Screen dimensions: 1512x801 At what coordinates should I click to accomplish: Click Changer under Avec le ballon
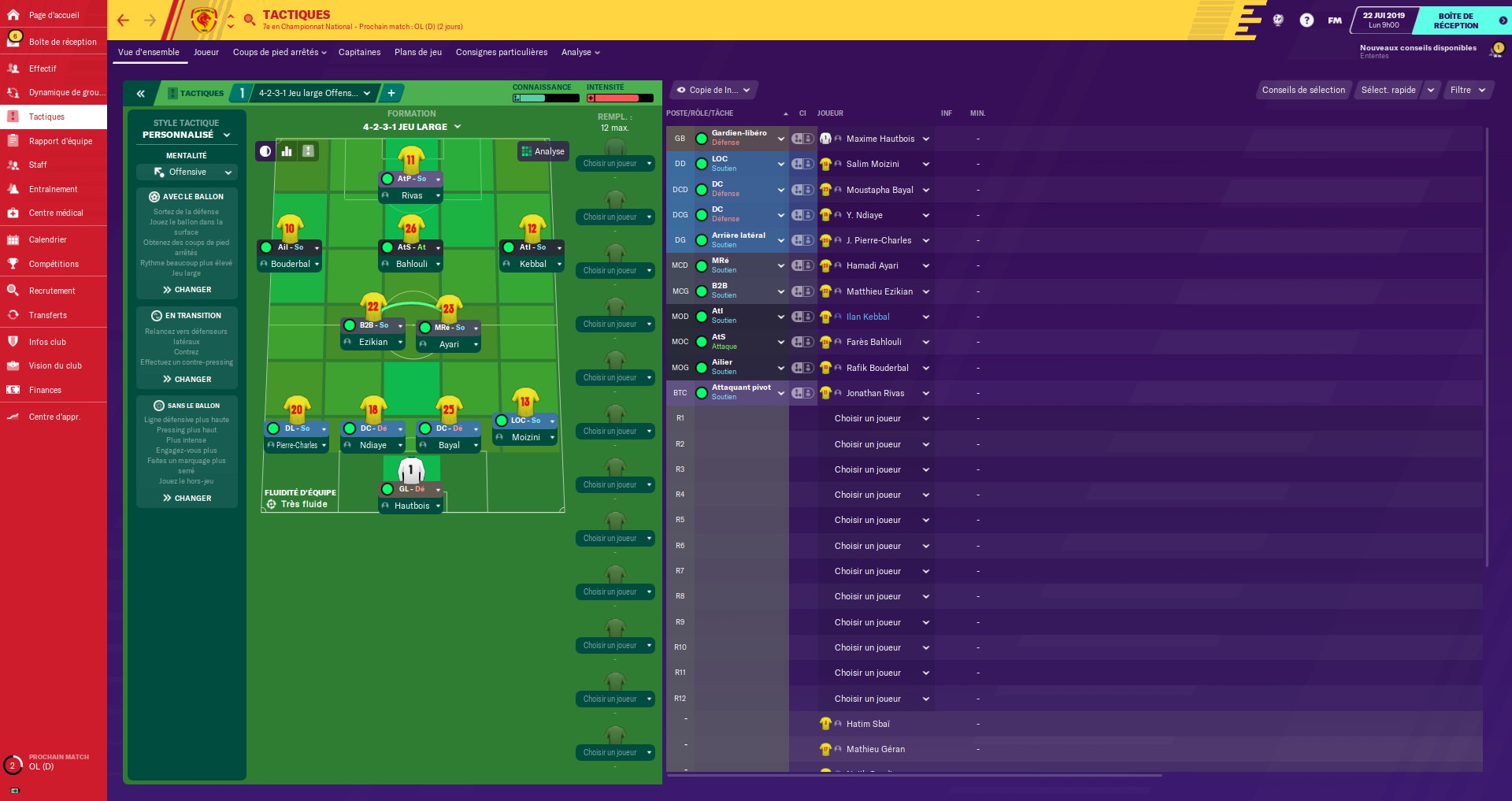187,290
